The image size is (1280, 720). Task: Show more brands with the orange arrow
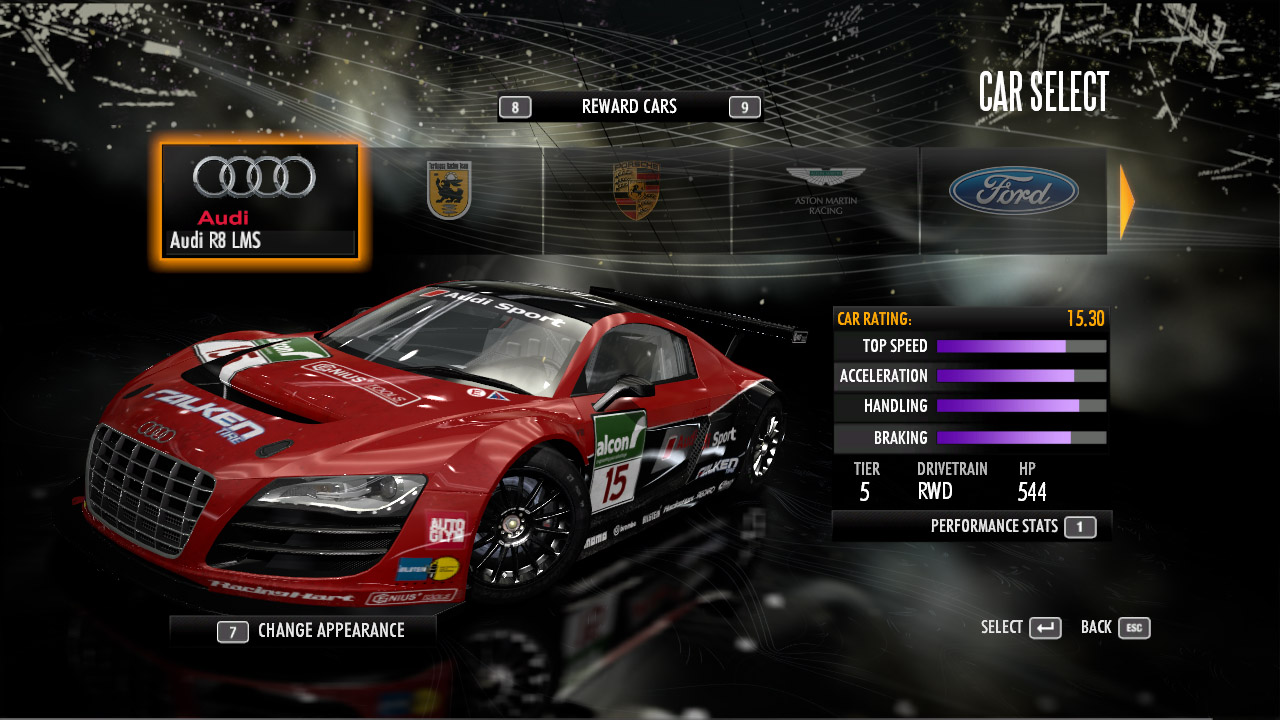(1127, 202)
